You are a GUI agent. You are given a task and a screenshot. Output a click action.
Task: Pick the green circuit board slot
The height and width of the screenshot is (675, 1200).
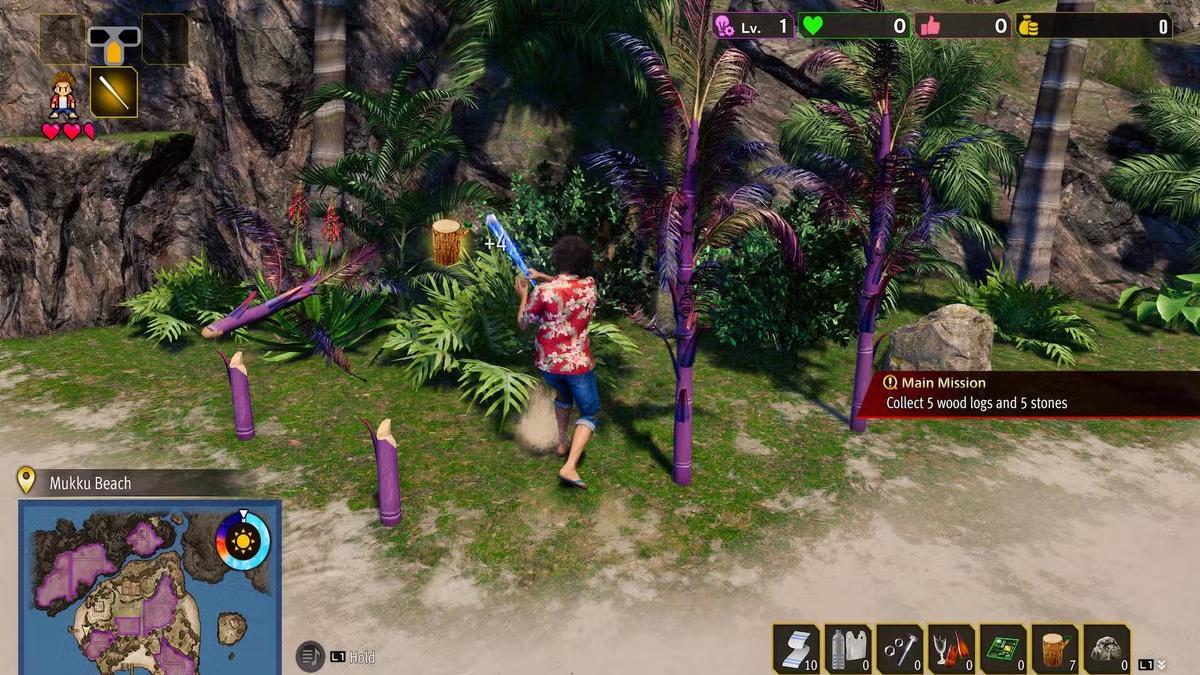point(1003,648)
